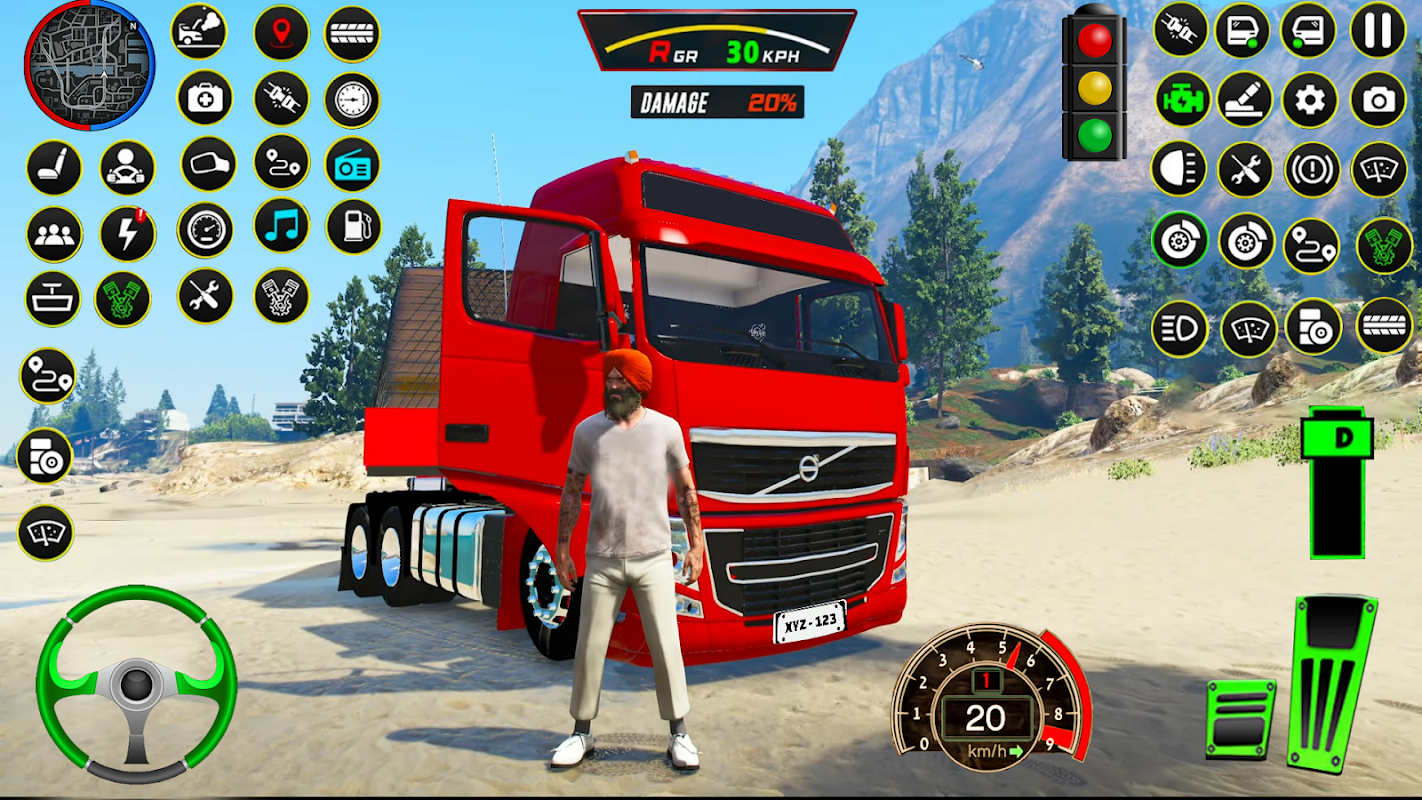Pull the handbrake lever icon
Viewport: 1422px width, 800px height.
(x=1244, y=99)
